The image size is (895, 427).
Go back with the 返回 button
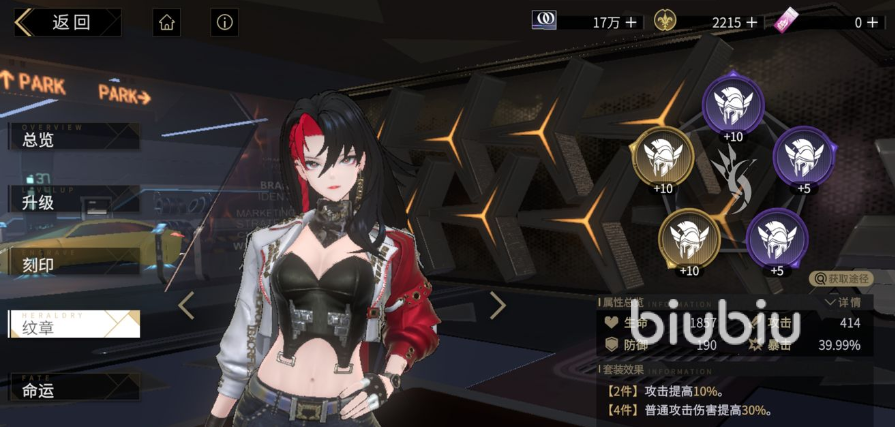pyautogui.click(x=66, y=22)
